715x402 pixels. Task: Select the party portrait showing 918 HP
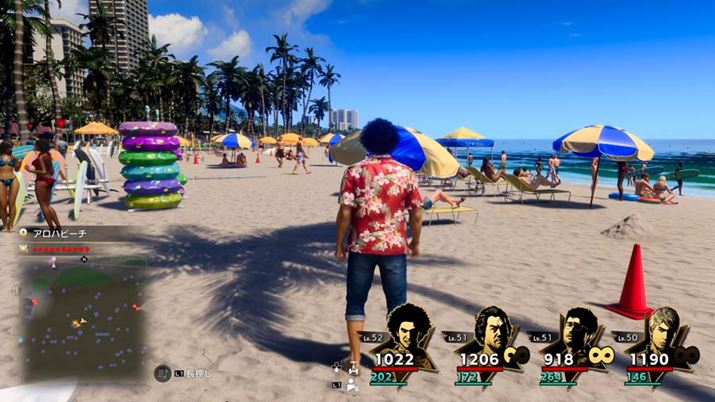pos(574,330)
